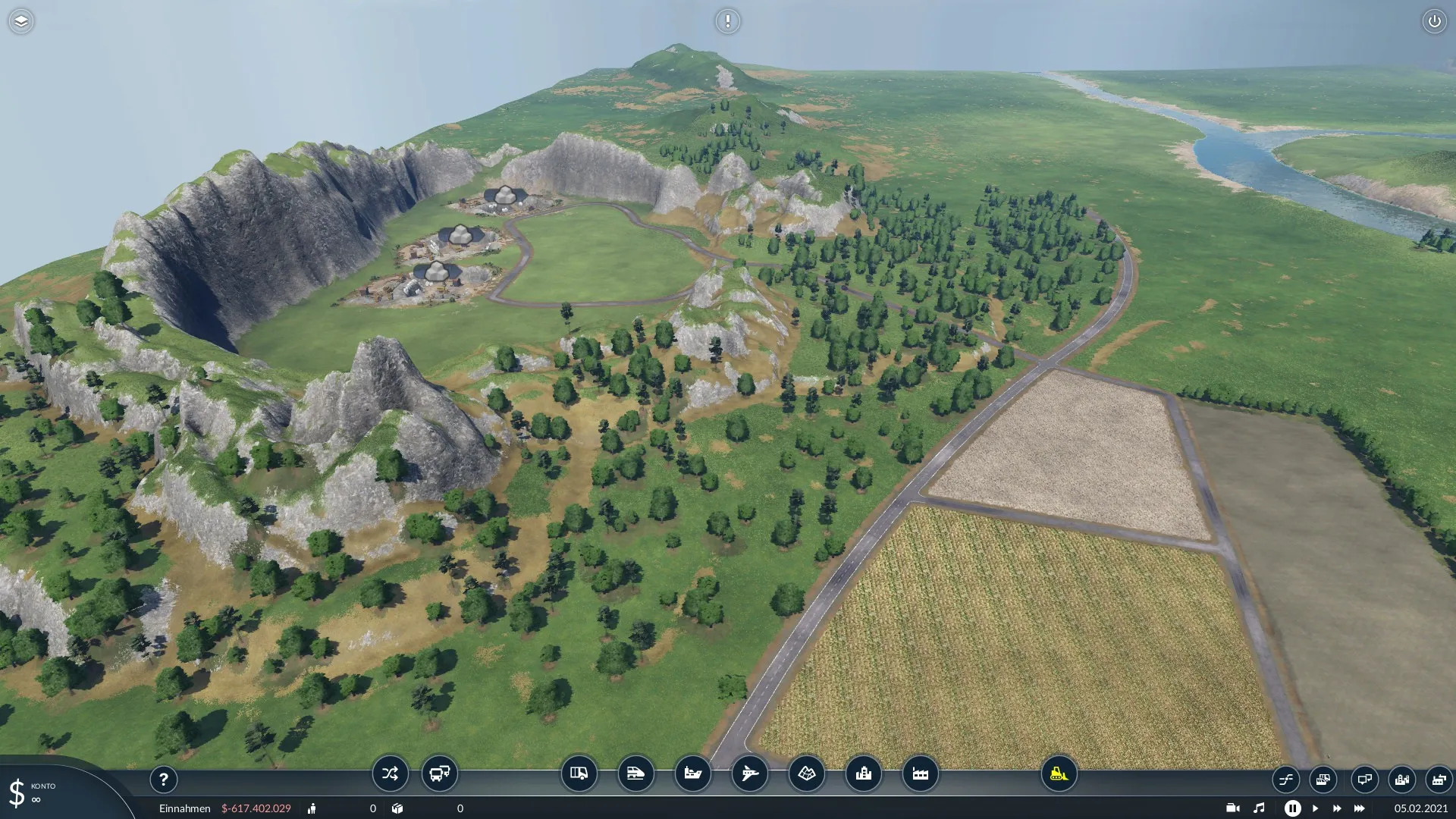Open the terrain editing tool

pyautogui.click(x=806, y=773)
